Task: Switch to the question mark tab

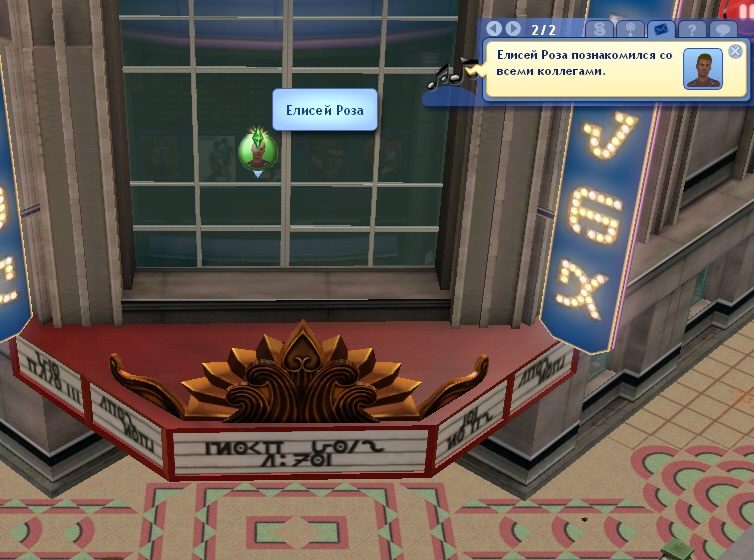Action: pyautogui.click(x=691, y=29)
